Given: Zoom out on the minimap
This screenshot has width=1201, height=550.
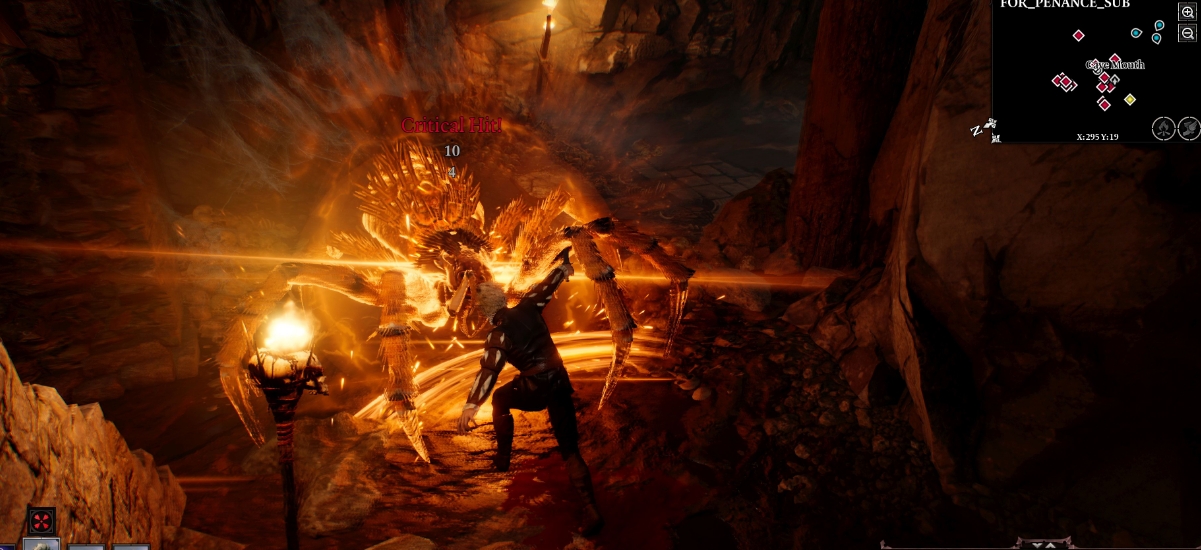Looking at the screenshot, I should [1188, 33].
